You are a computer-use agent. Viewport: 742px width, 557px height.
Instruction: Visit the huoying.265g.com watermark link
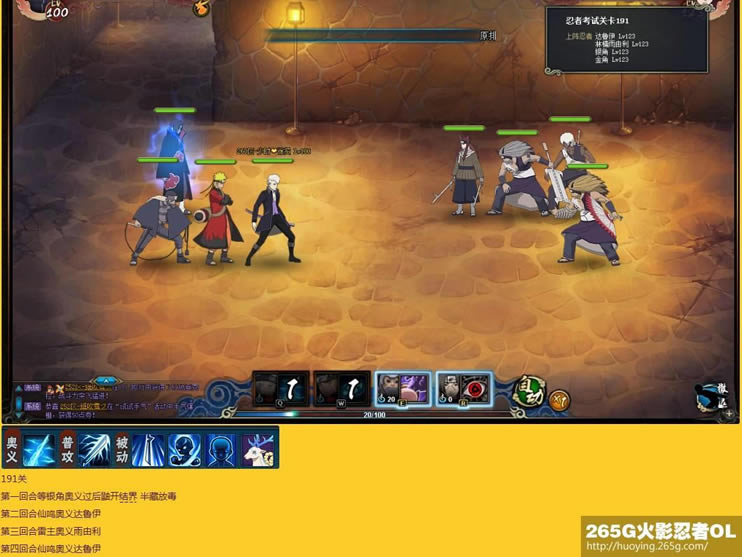coord(661,546)
